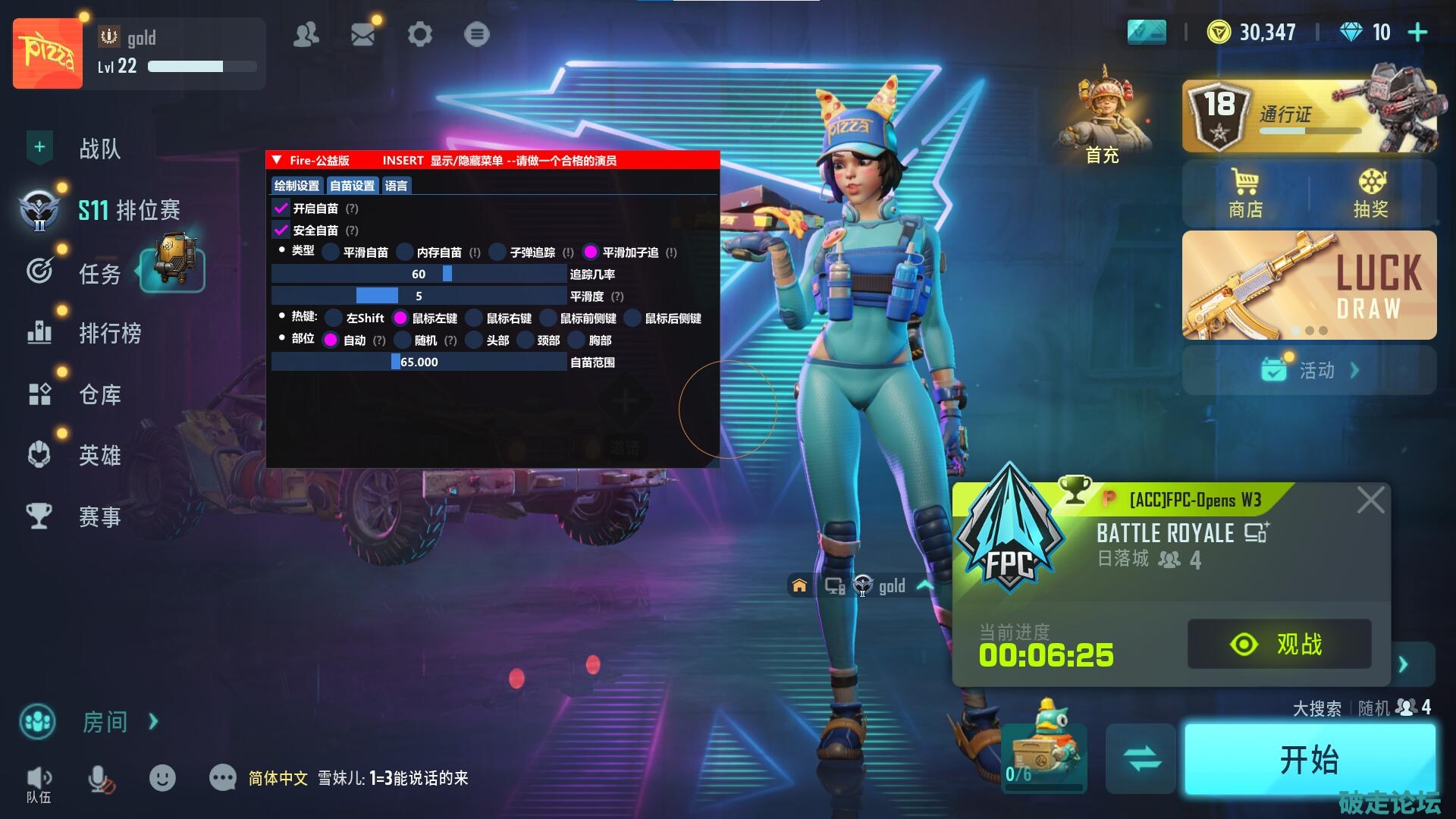Switch game mode with the swap arrows button
Viewport: 1456px width, 819px height.
[x=1141, y=758]
